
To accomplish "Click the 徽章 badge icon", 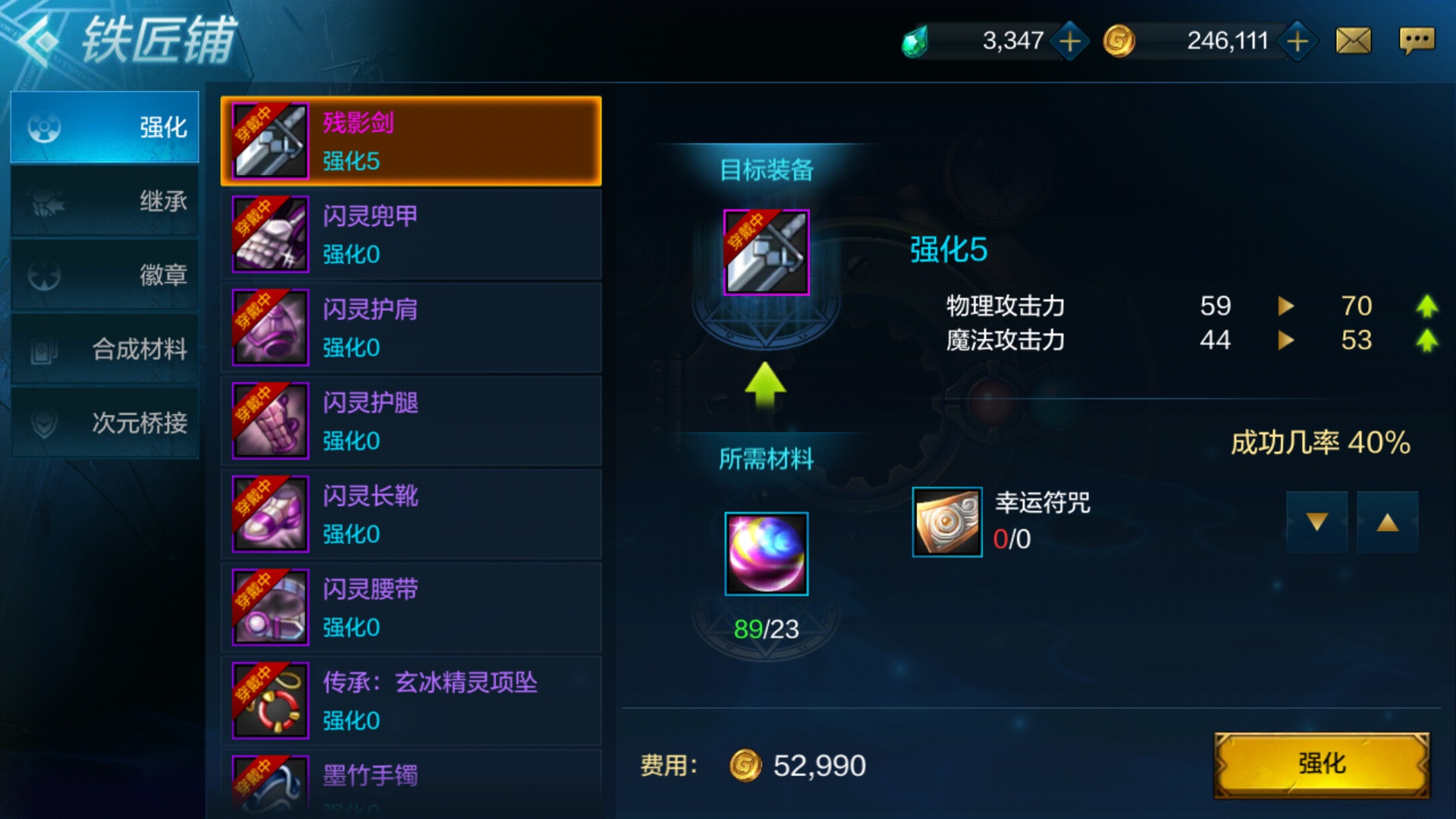I will click(45, 275).
